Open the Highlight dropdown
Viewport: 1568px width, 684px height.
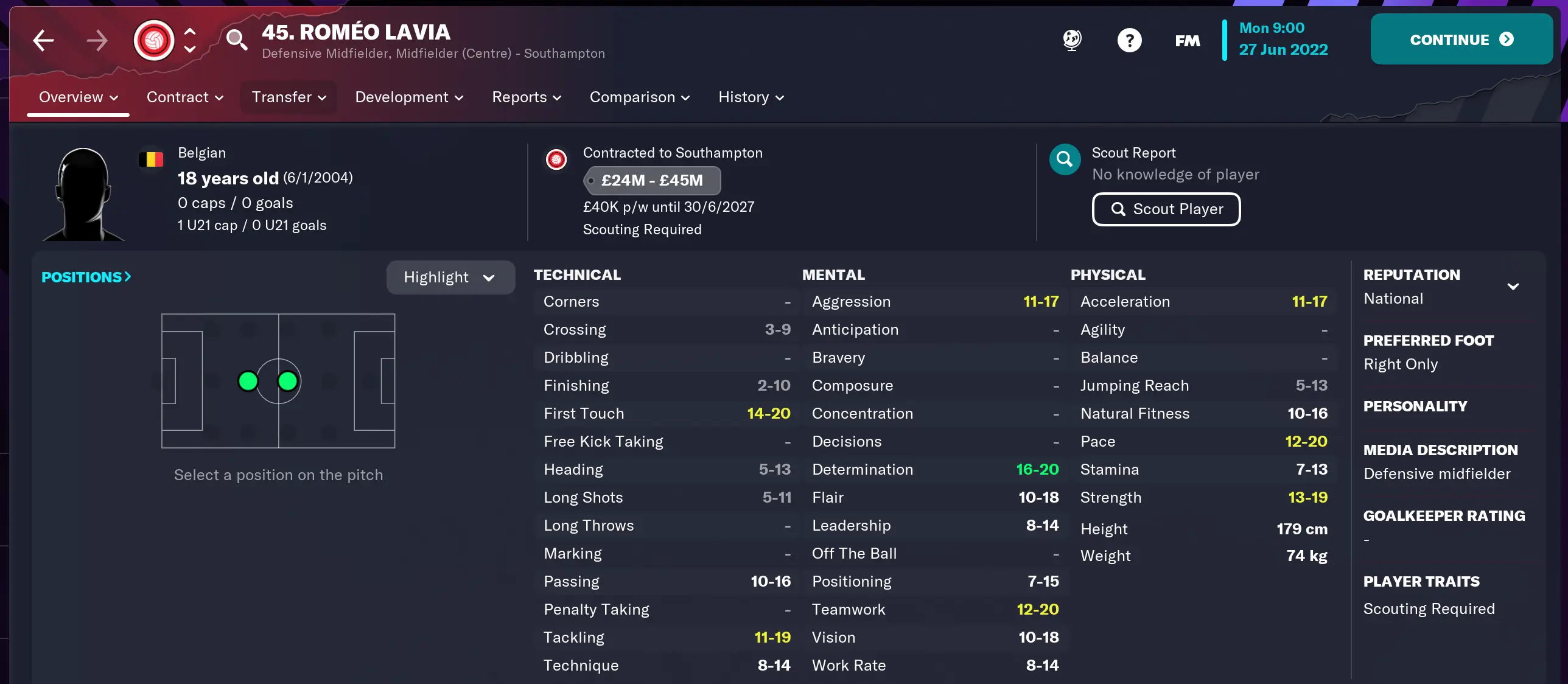pyautogui.click(x=450, y=277)
